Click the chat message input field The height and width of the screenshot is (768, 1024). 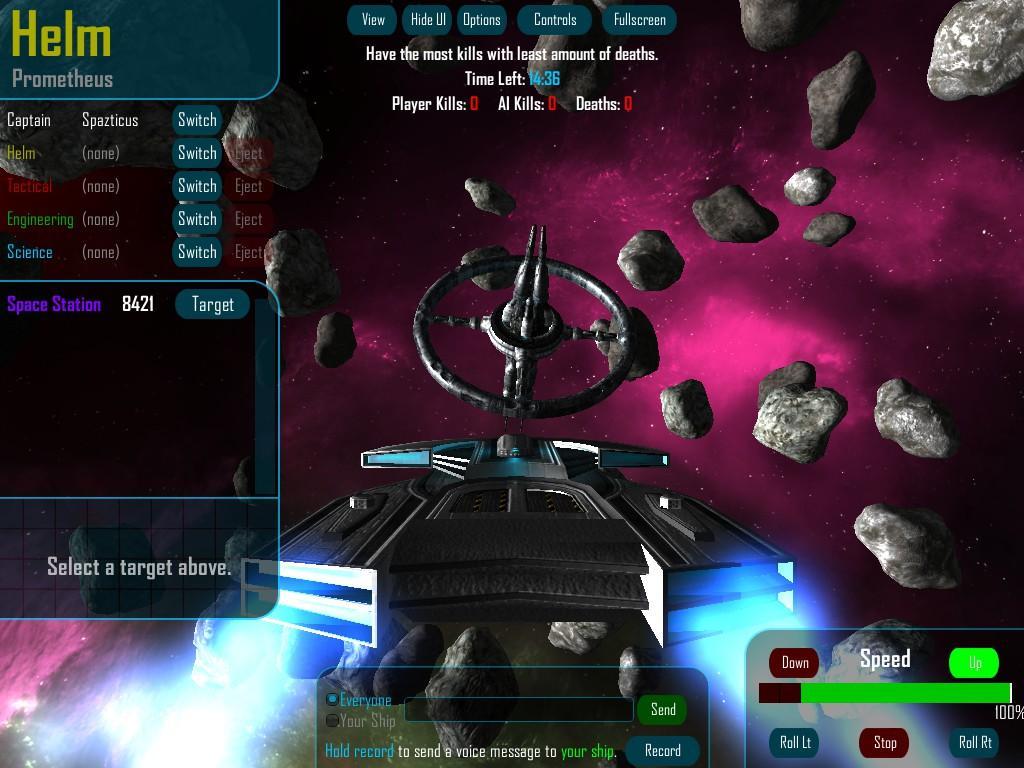tap(518, 710)
